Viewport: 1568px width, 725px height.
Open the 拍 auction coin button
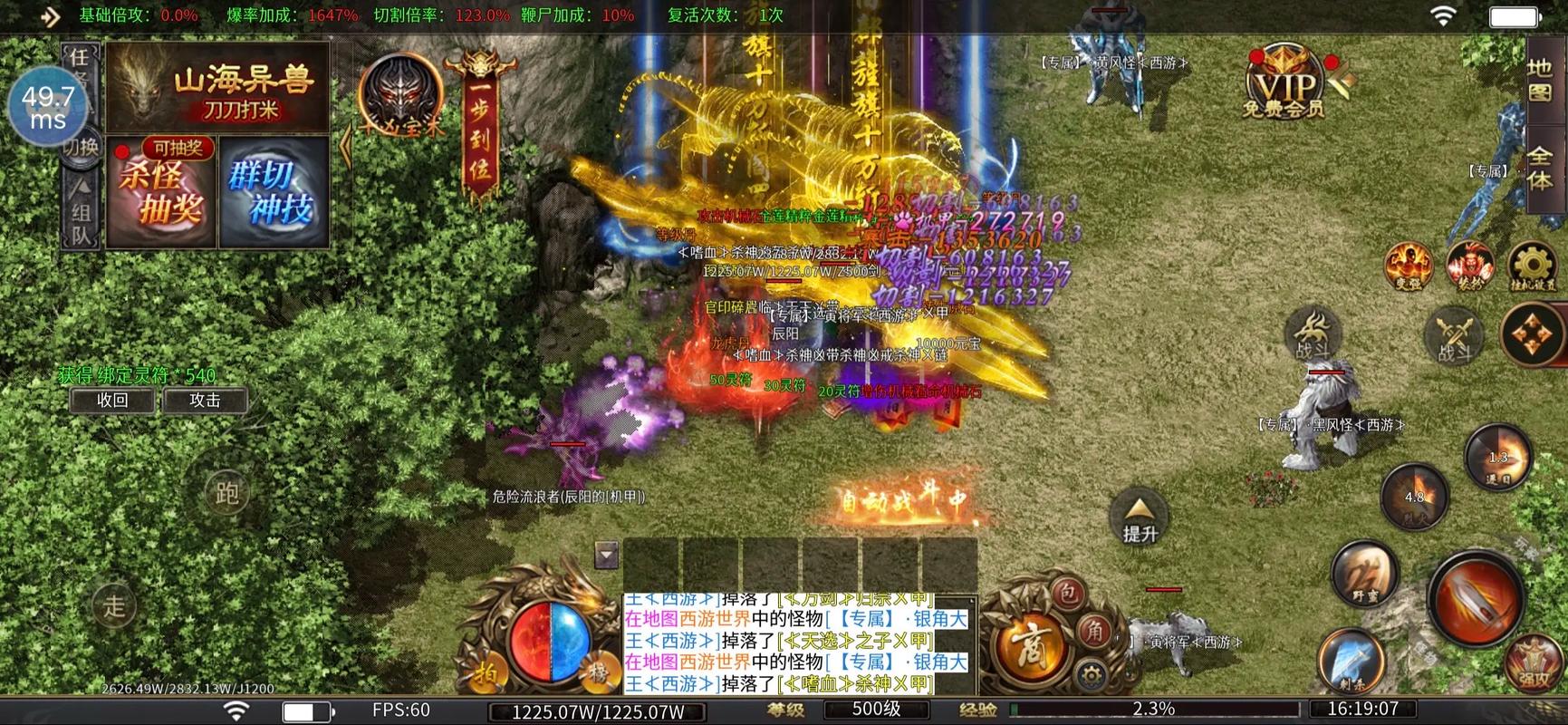click(x=486, y=674)
